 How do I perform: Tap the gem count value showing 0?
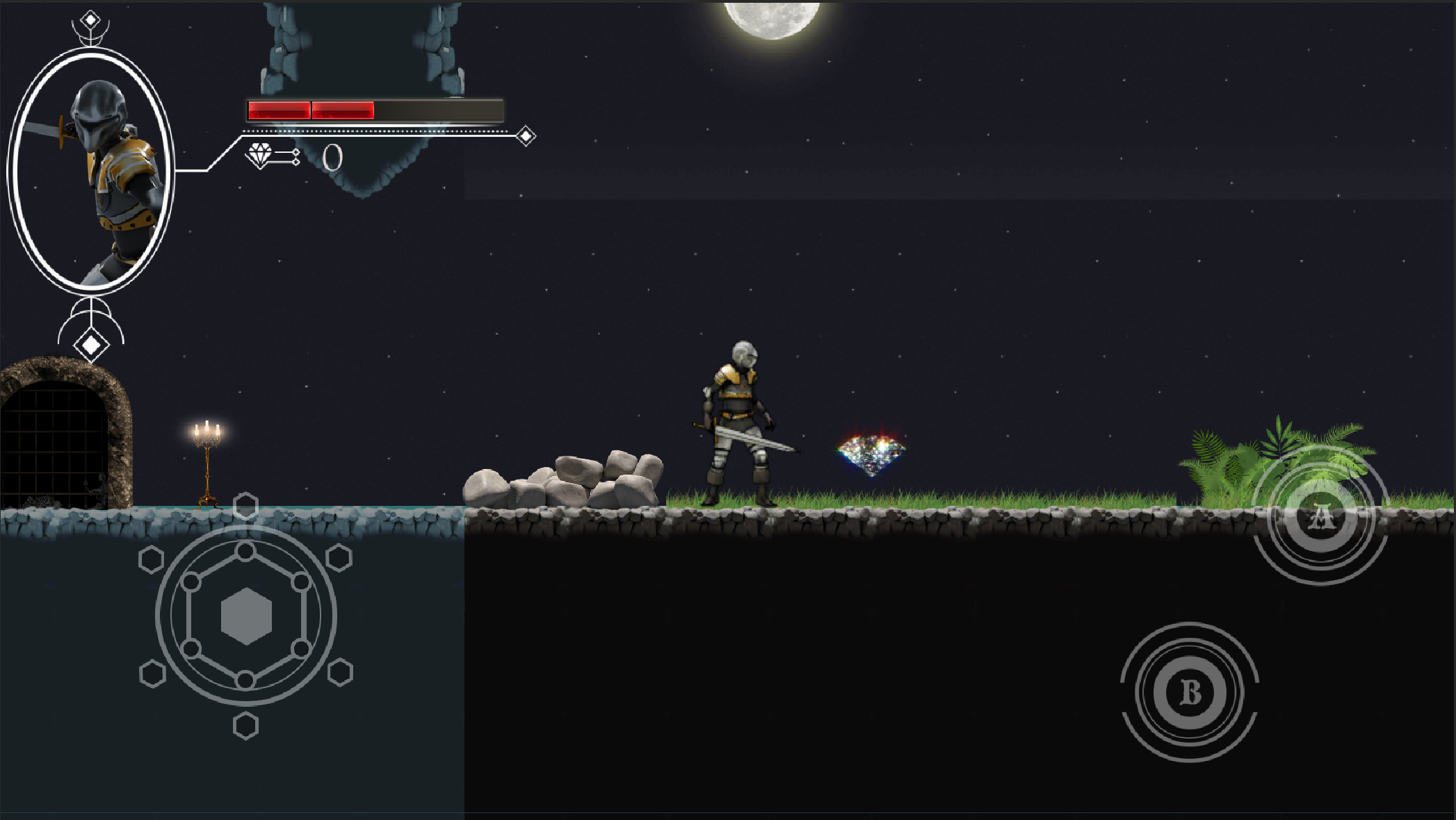coord(334,157)
